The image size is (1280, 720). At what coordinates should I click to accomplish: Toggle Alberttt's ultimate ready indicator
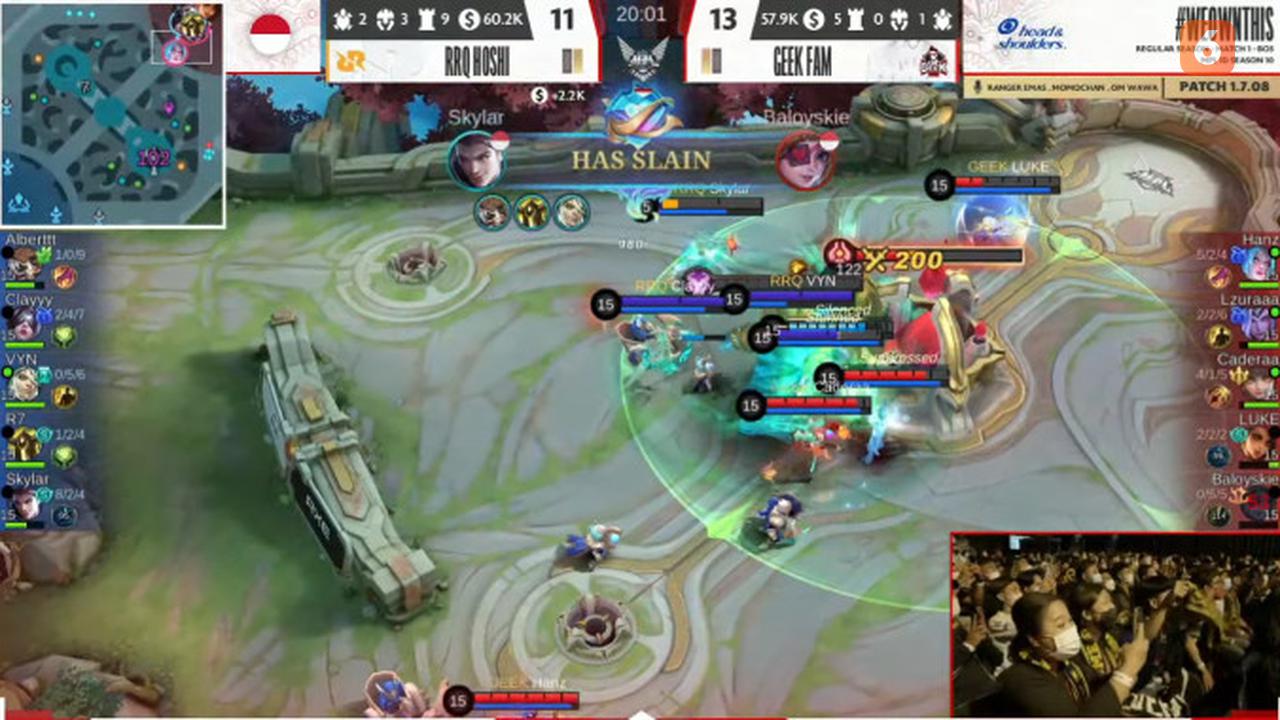pos(9,252)
